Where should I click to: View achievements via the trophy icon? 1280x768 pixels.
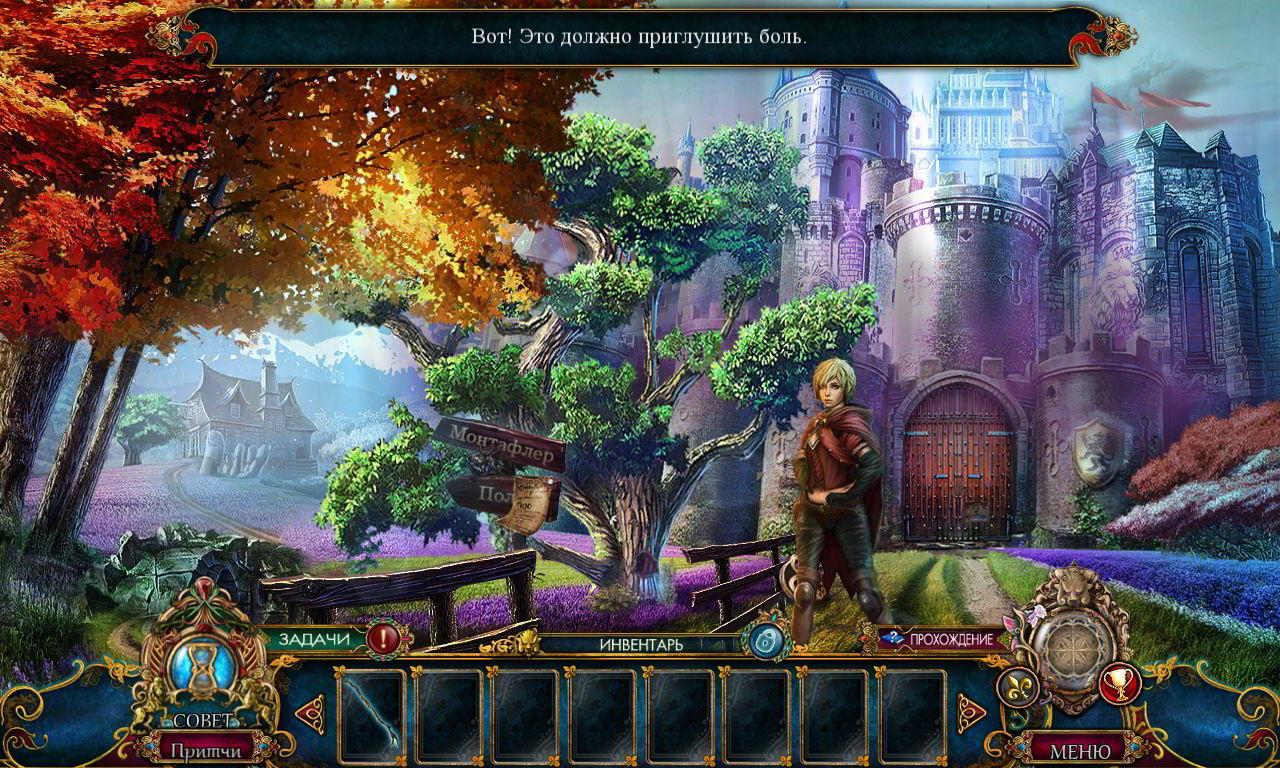pos(1120,684)
